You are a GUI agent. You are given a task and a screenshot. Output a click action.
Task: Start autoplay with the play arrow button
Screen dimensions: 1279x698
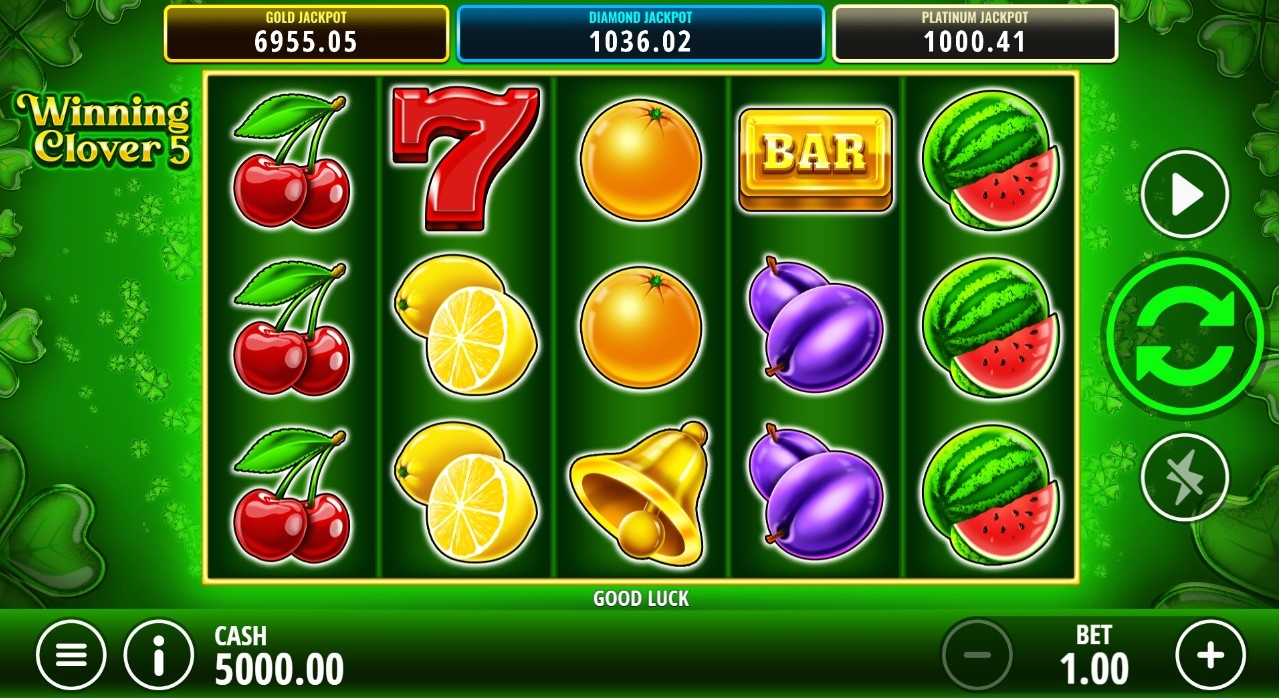tap(1185, 195)
